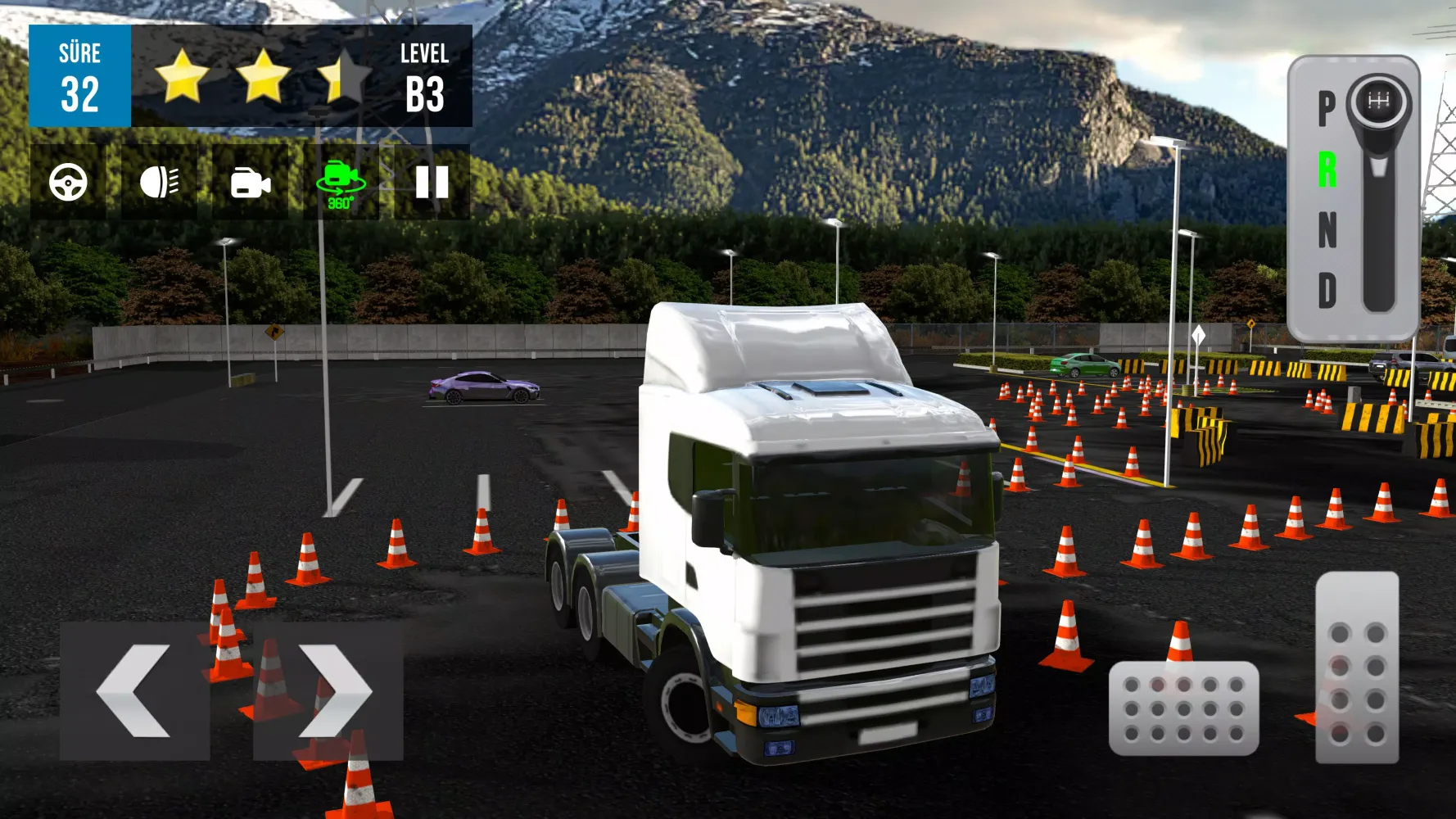
Task: Shift gear to N (Neutral)
Action: pyautogui.click(x=1327, y=230)
